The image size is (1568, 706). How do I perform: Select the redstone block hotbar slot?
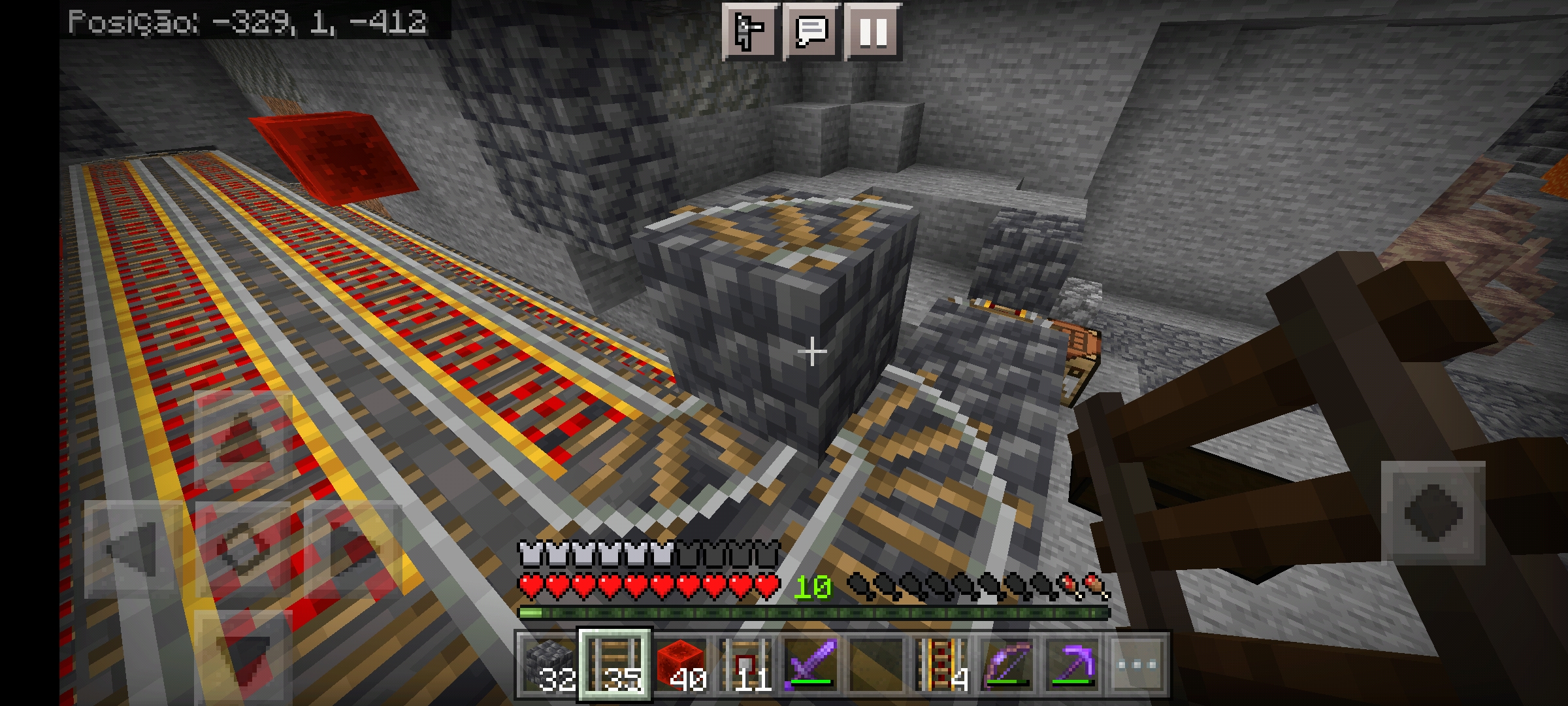pyautogui.click(x=680, y=665)
